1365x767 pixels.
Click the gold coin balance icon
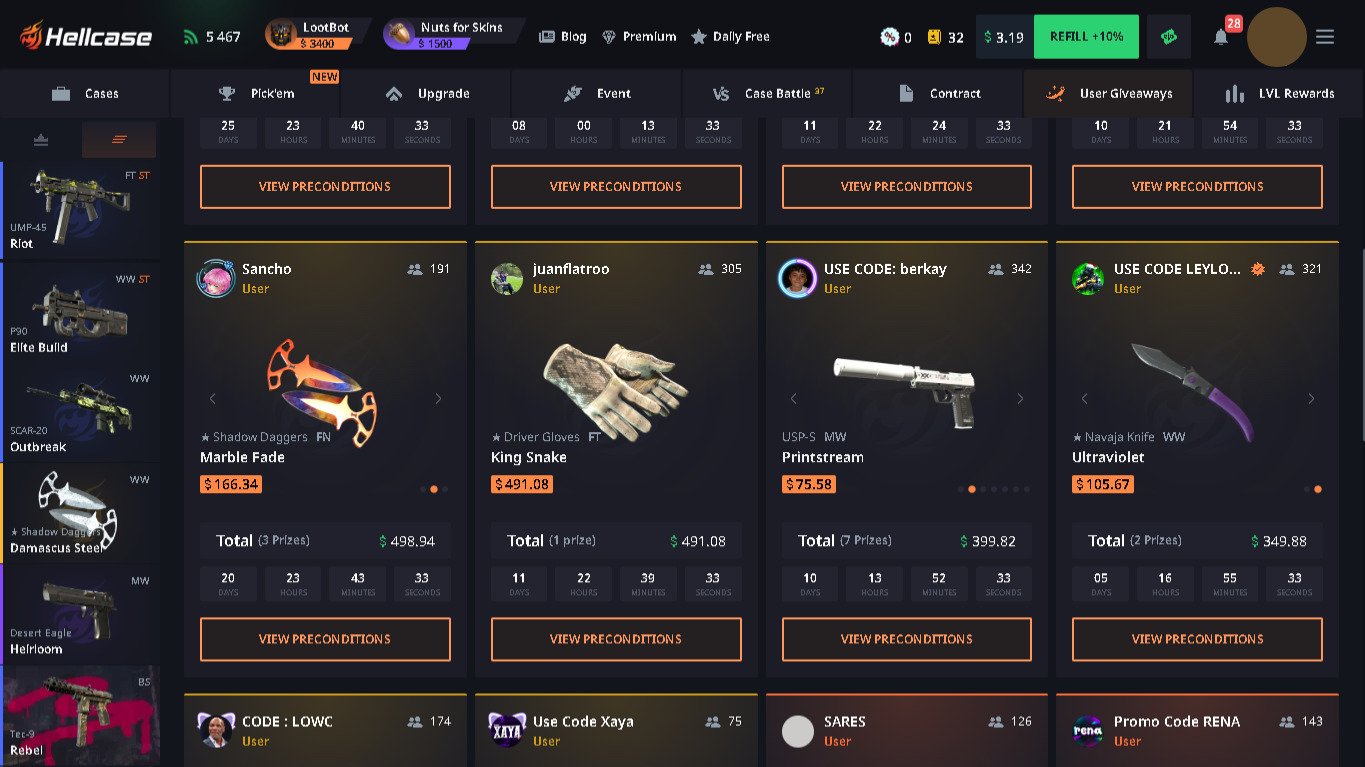933,37
